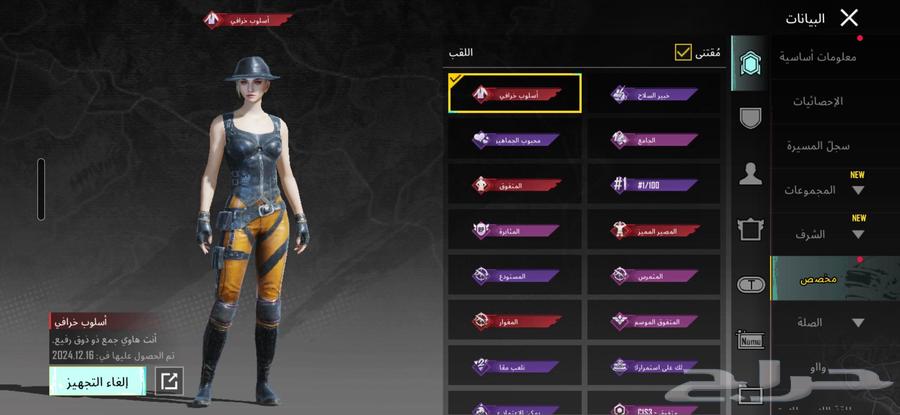
Task: Switch to the shield icon tab
Action: click(x=750, y=118)
